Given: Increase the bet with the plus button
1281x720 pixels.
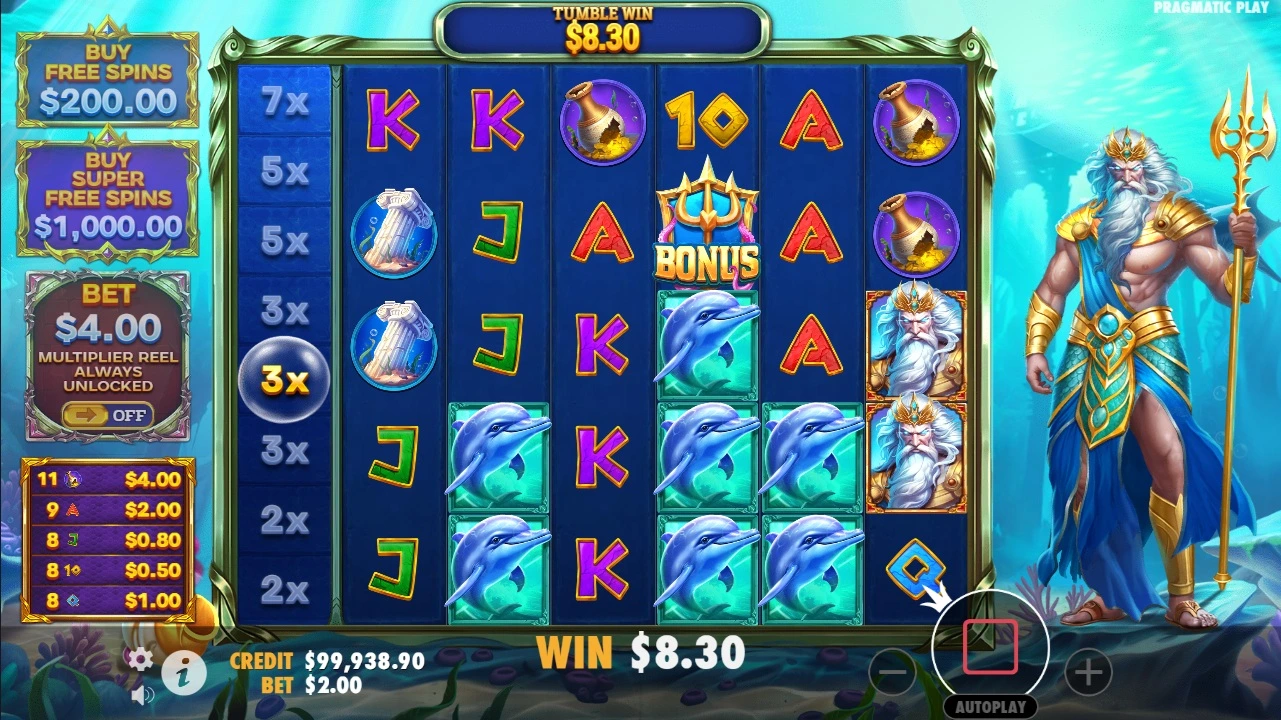Looking at the screenshot, I should click(1088, 673).
